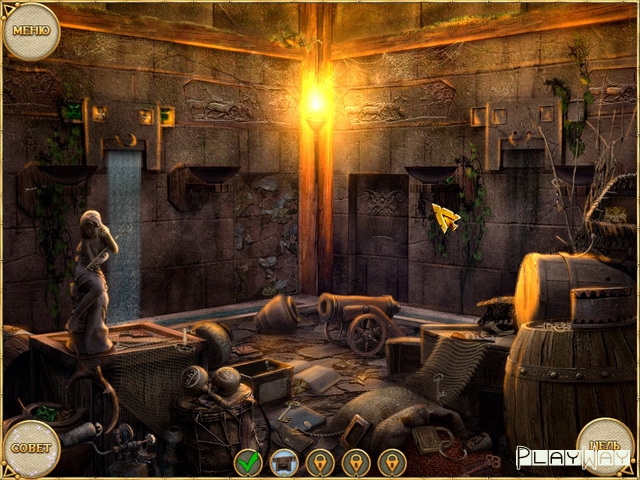640x480 pixels.
Task: Open the МЕНЮ button
Action: coord(30,31)
